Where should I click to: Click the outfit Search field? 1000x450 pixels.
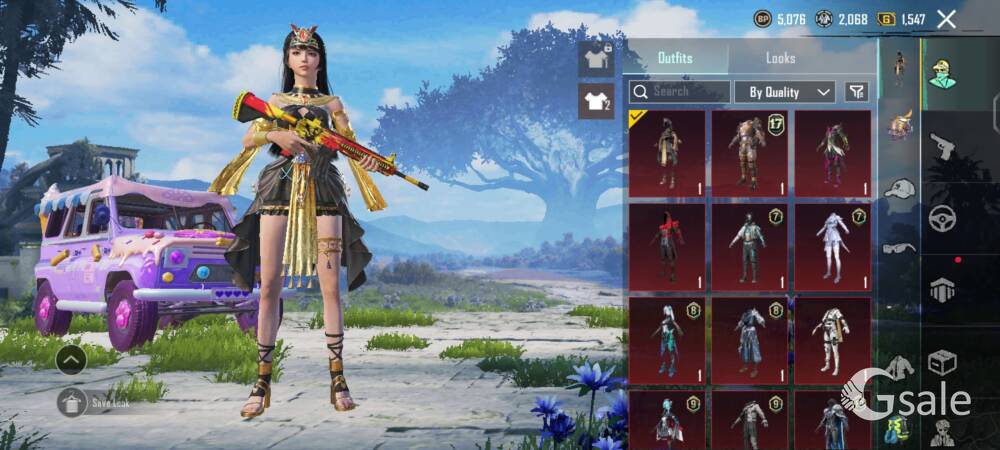click(x=680, y=92)
